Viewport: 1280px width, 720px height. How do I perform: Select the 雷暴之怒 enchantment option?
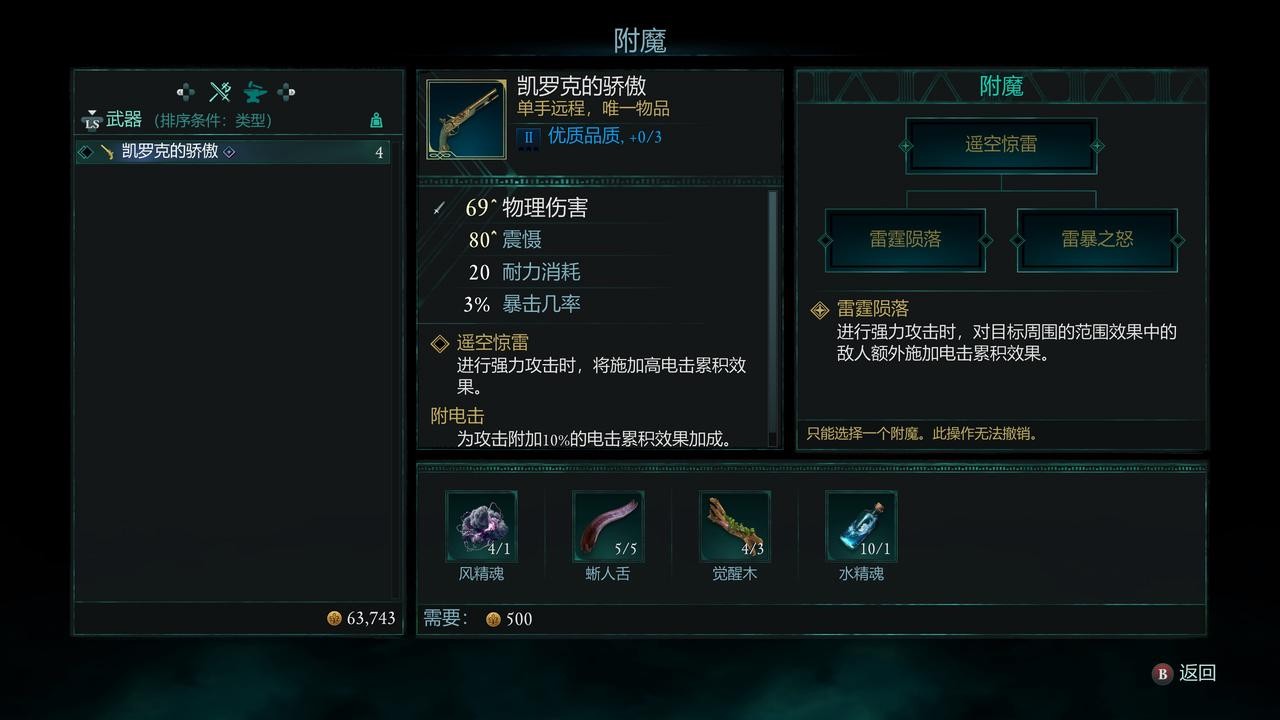pyautogui.click(x=1097, y=240)
